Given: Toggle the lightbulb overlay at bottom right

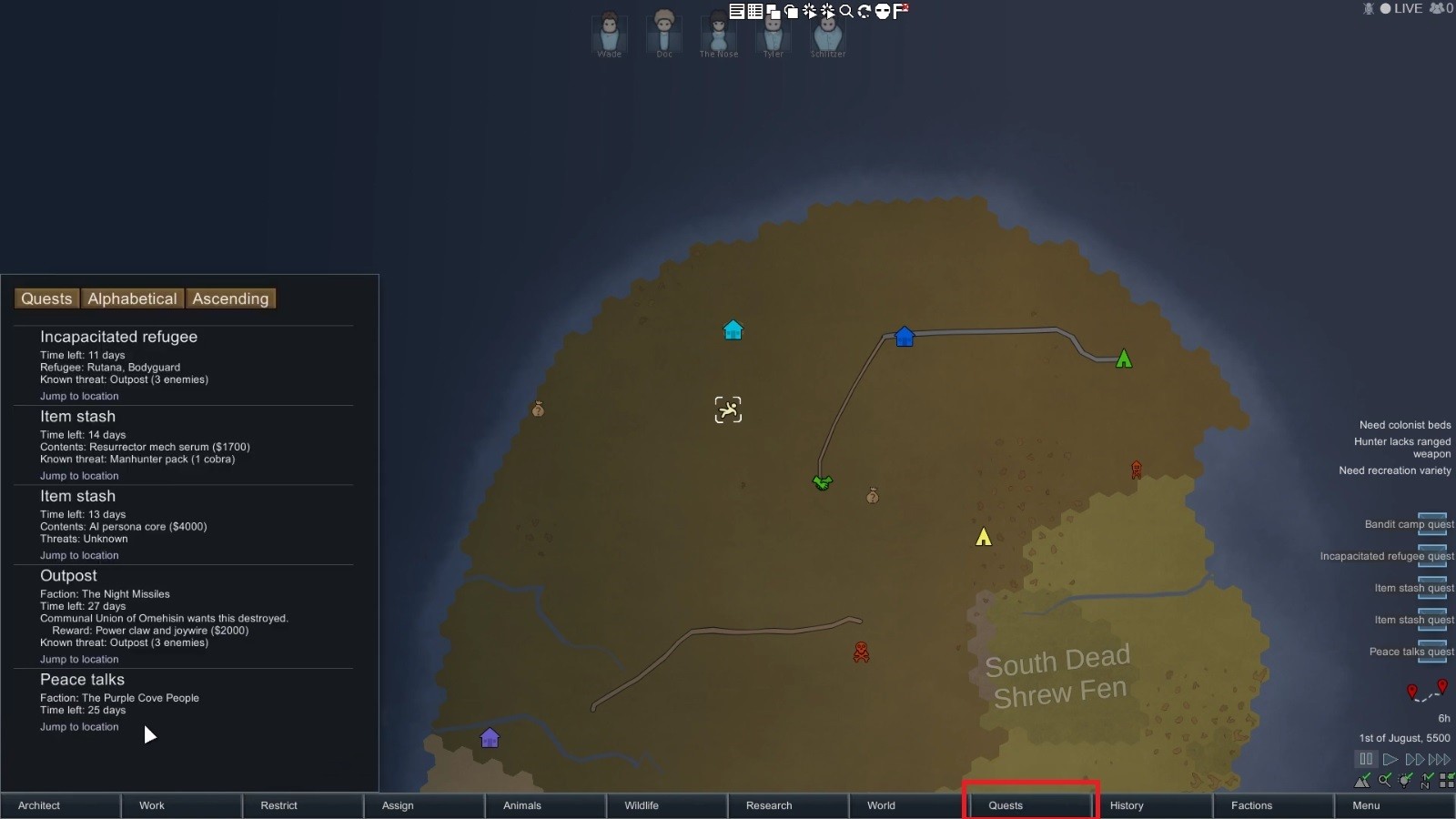Looking at the screenshot, I should 1406,780.
